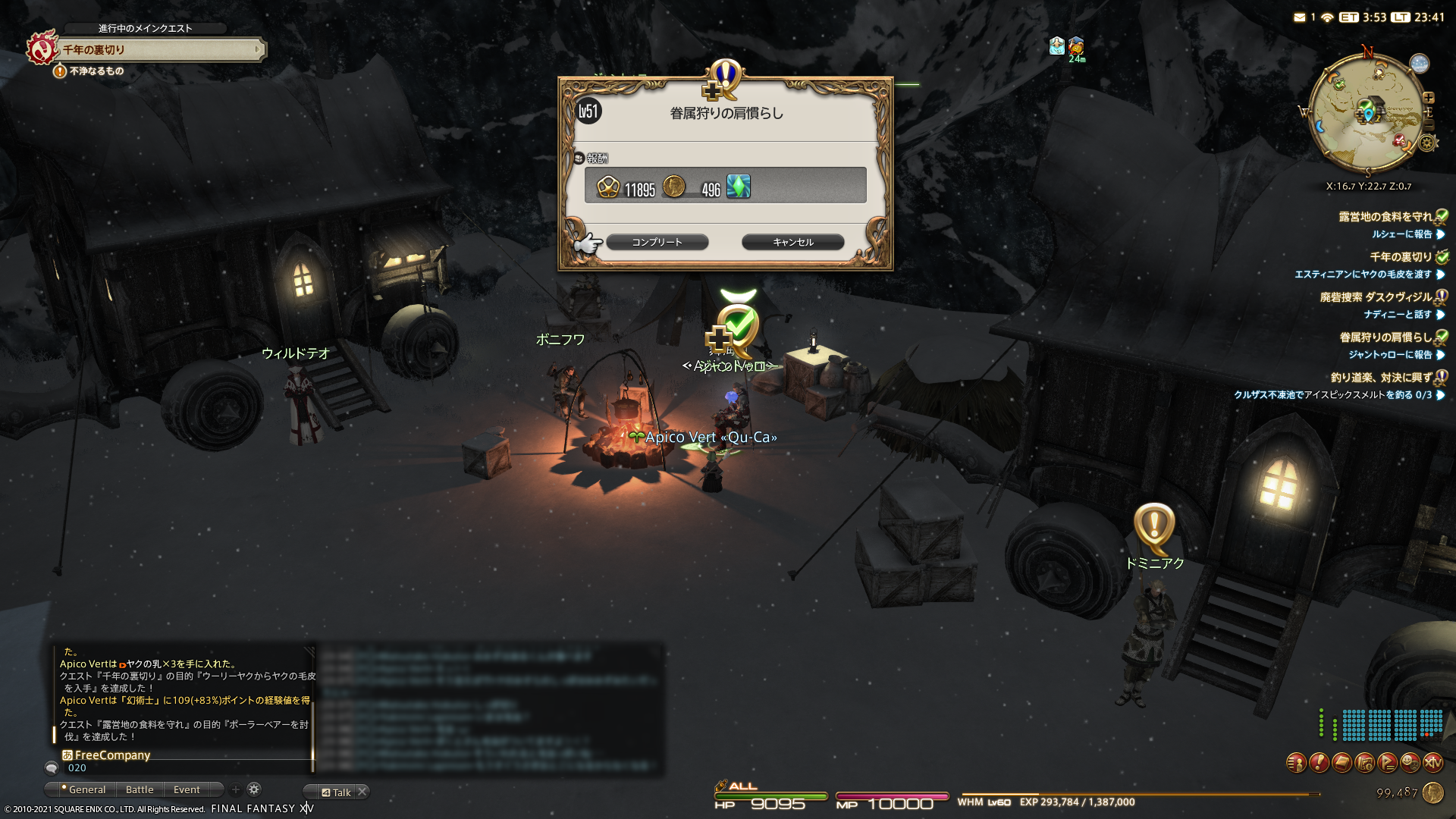This screenshot has height=819, width=1456.
Task: Open minimap settings gear
Action: coord(1427,143)
